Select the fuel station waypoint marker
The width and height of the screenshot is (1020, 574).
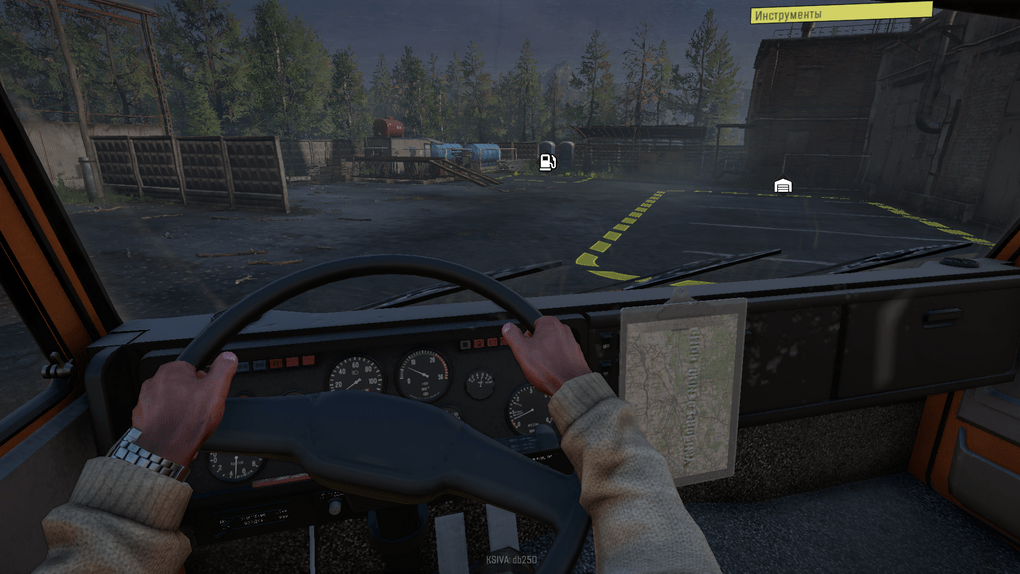(x=547, y=161)
